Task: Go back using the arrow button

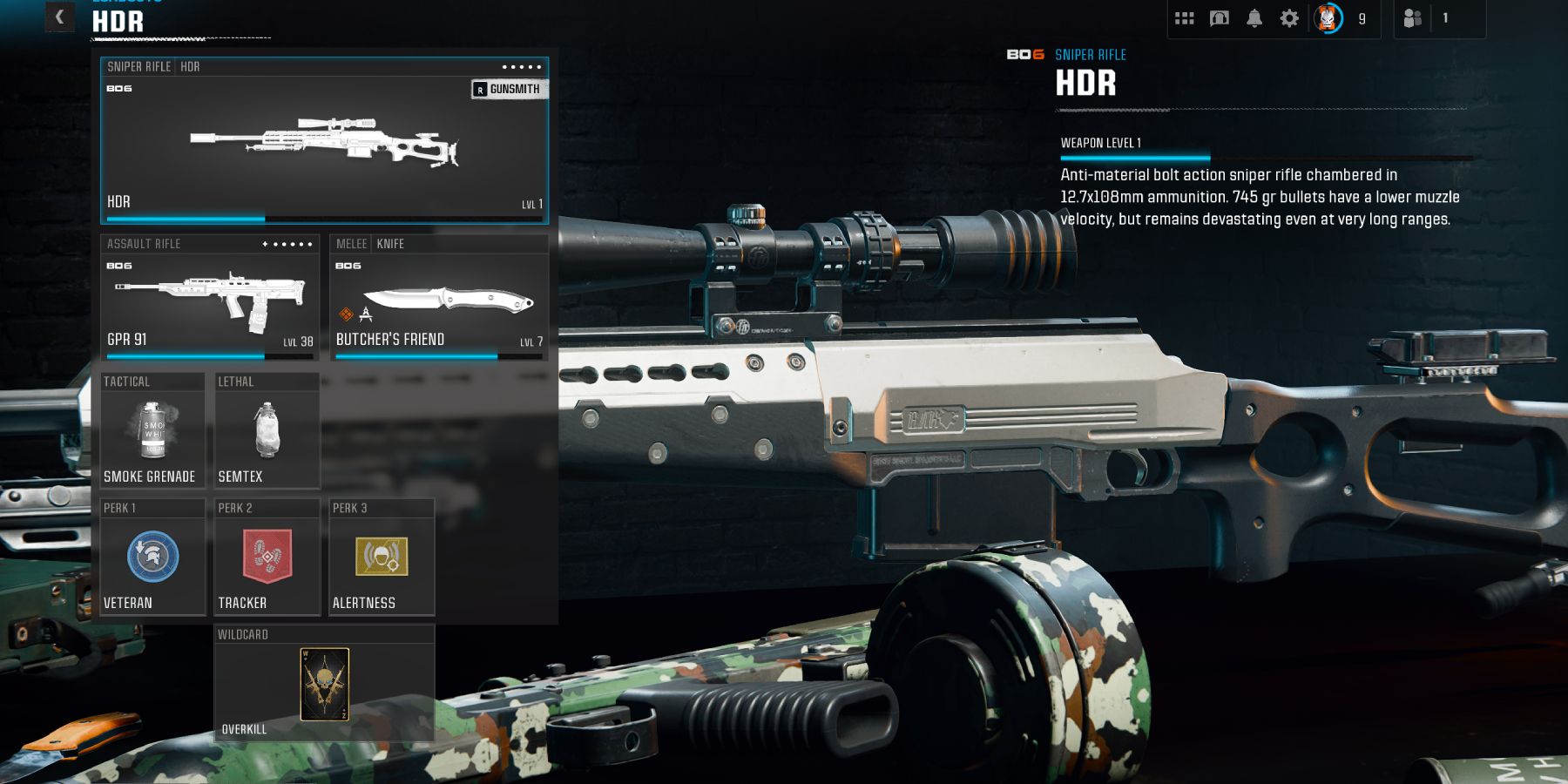Action: [59, 17]
